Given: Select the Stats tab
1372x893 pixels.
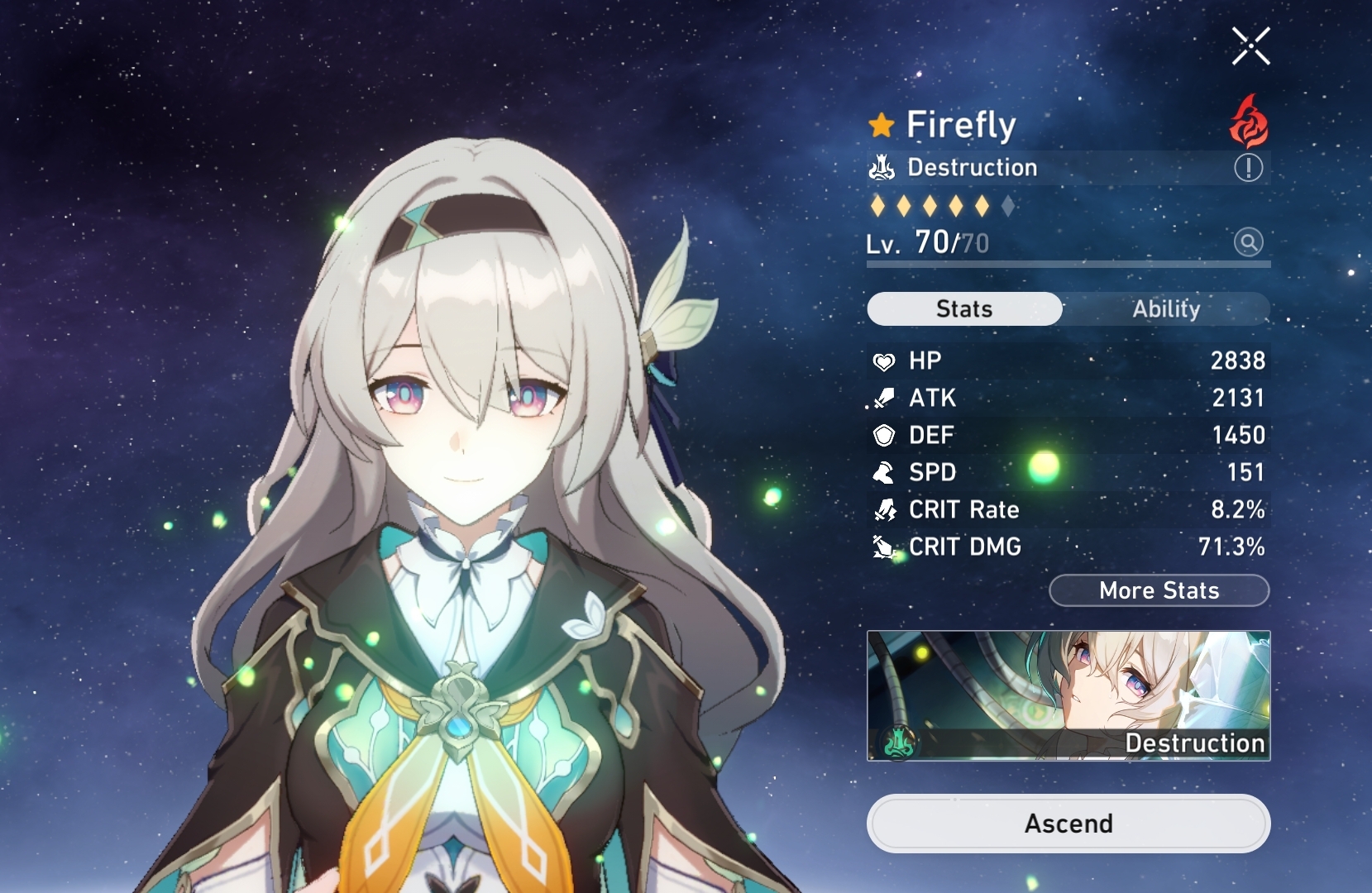Looking at the screenshot, I should click(x=963, y=308).
